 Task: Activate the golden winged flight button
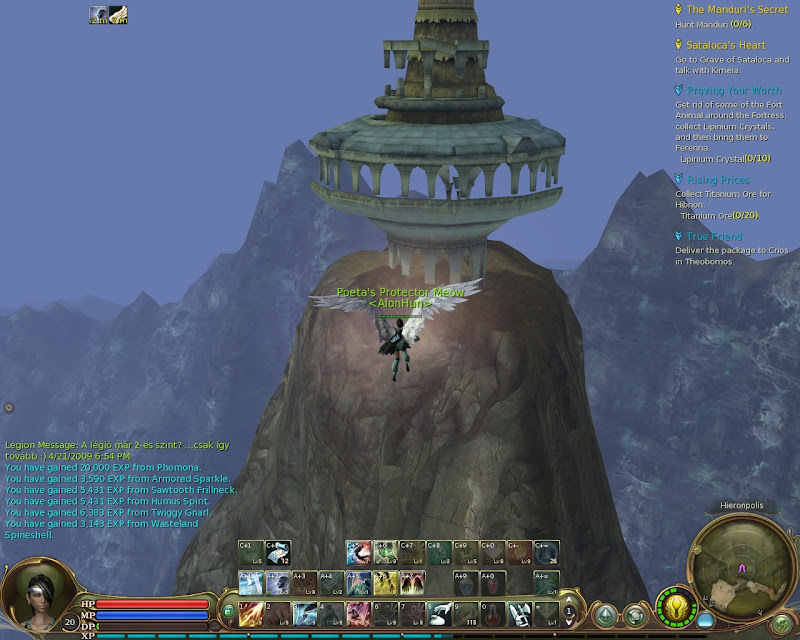tap(677, 606)
